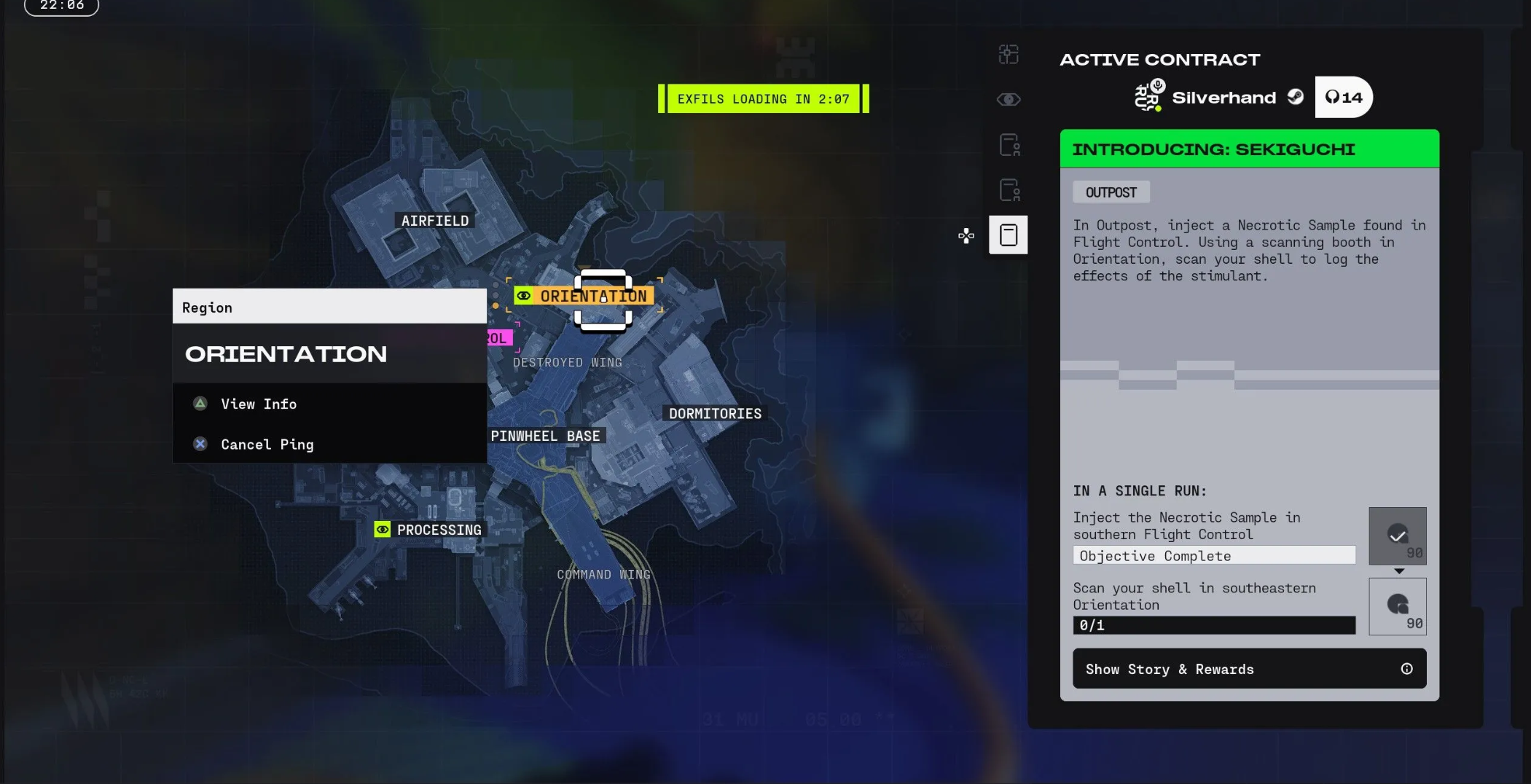Select the Outpost zone tag
The width and height of the screenshot is (1531, 784).
[1111, 192]
